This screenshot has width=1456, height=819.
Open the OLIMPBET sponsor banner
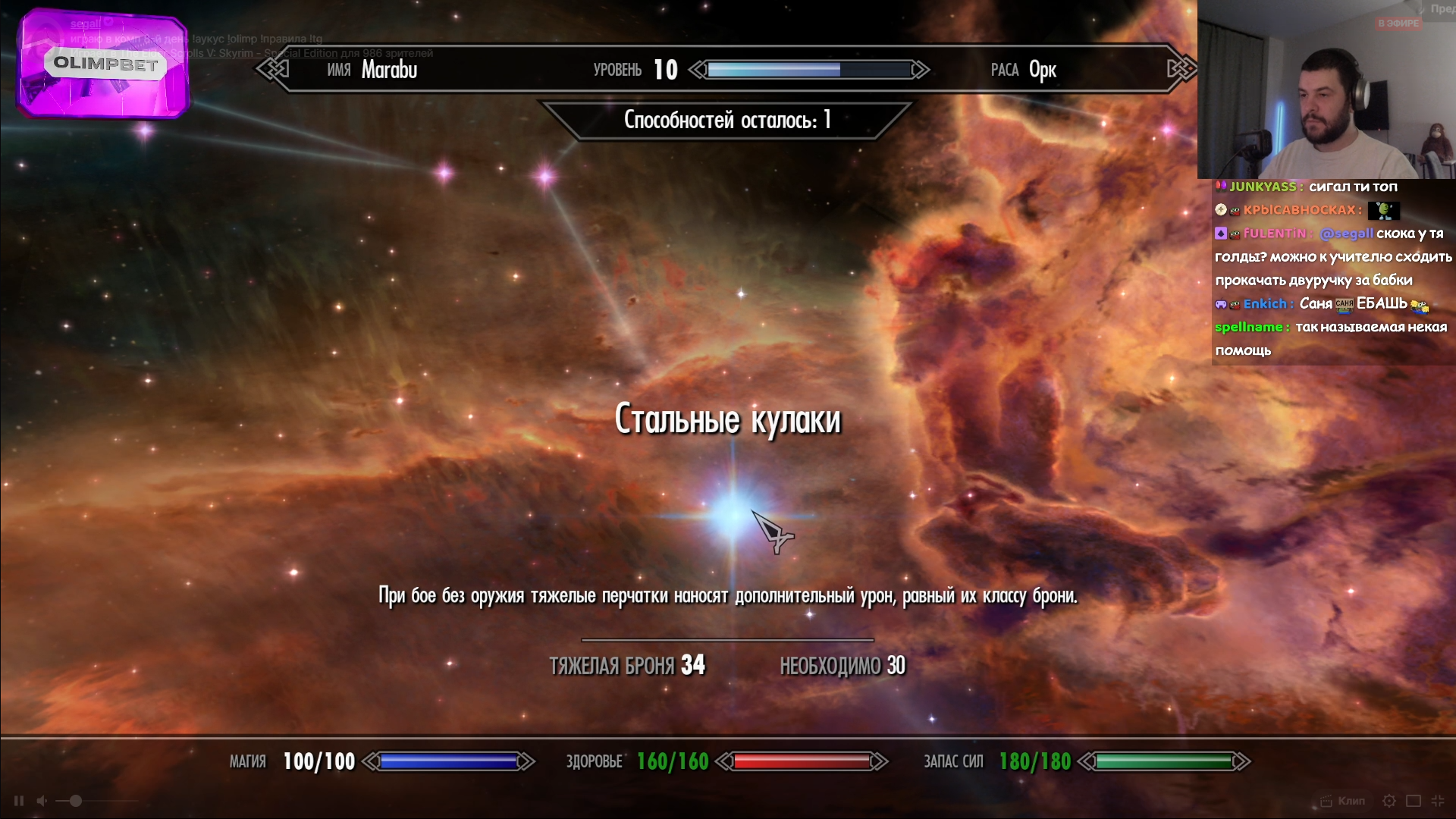104,64
